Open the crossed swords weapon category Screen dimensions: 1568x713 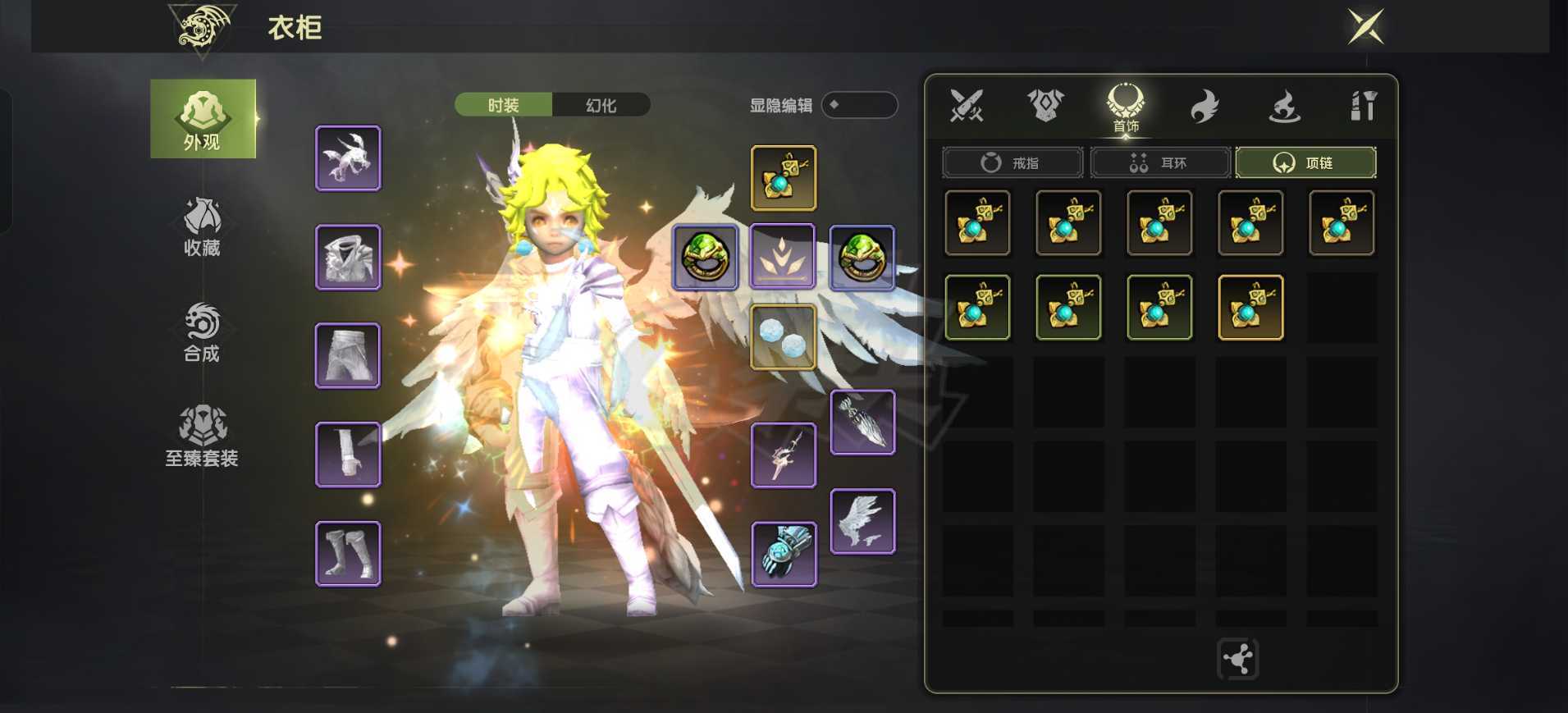966,106
